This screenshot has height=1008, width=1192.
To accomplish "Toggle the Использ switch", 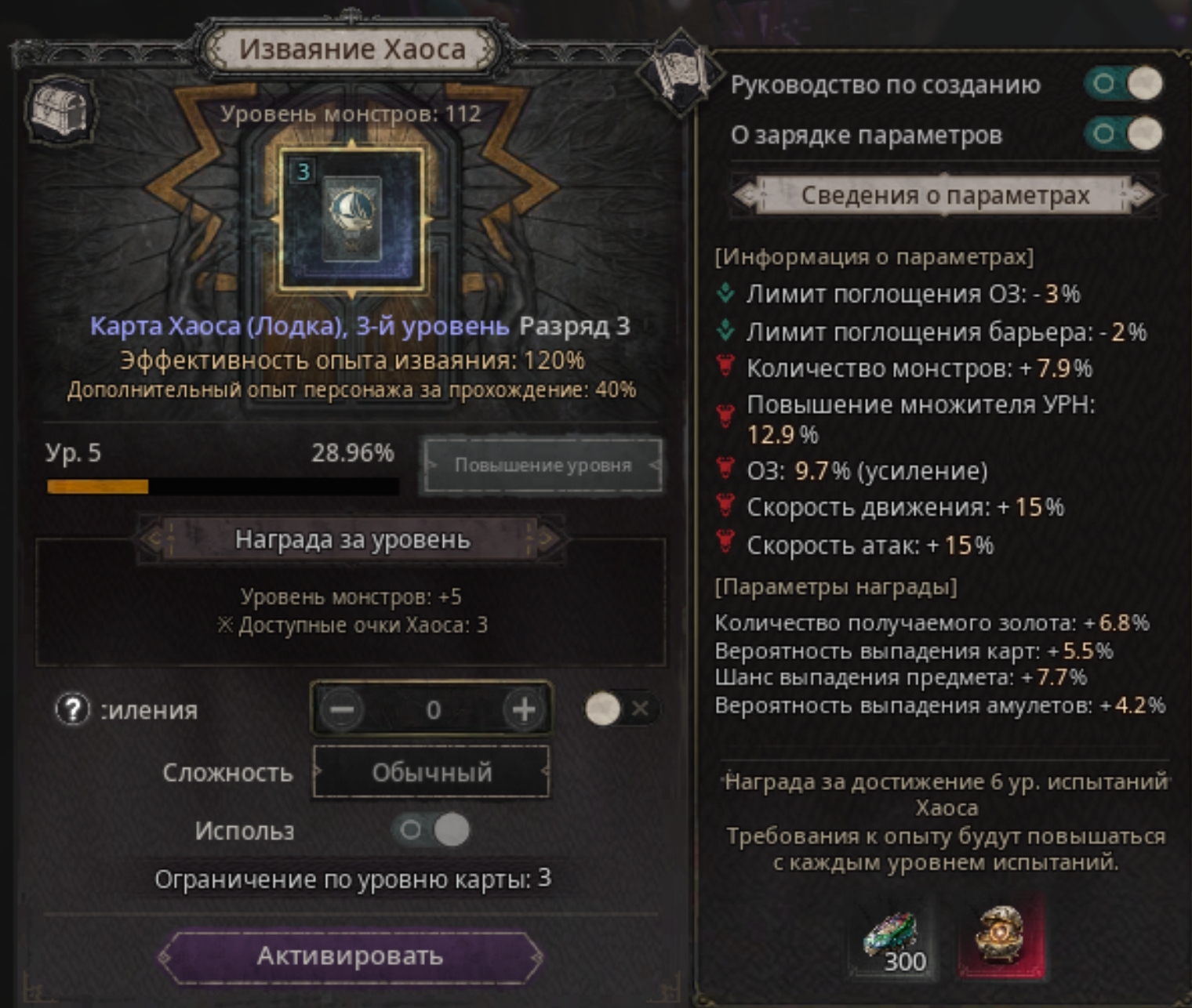I will pyautogui.click(x=432, y=830).
